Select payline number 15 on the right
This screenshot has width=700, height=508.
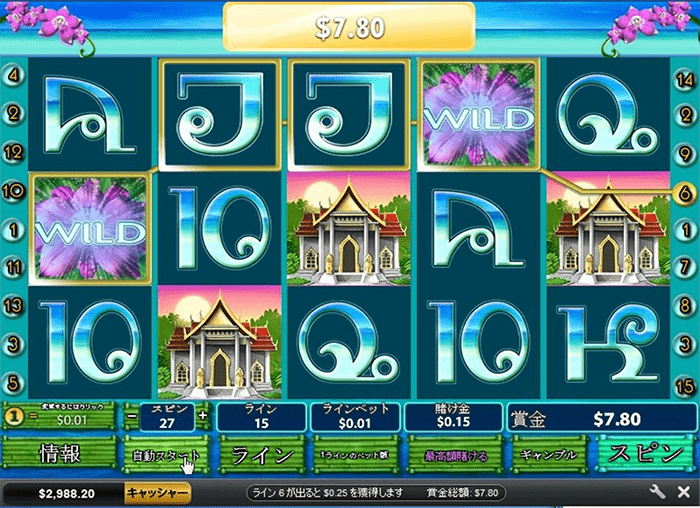[x=685, y=384]
